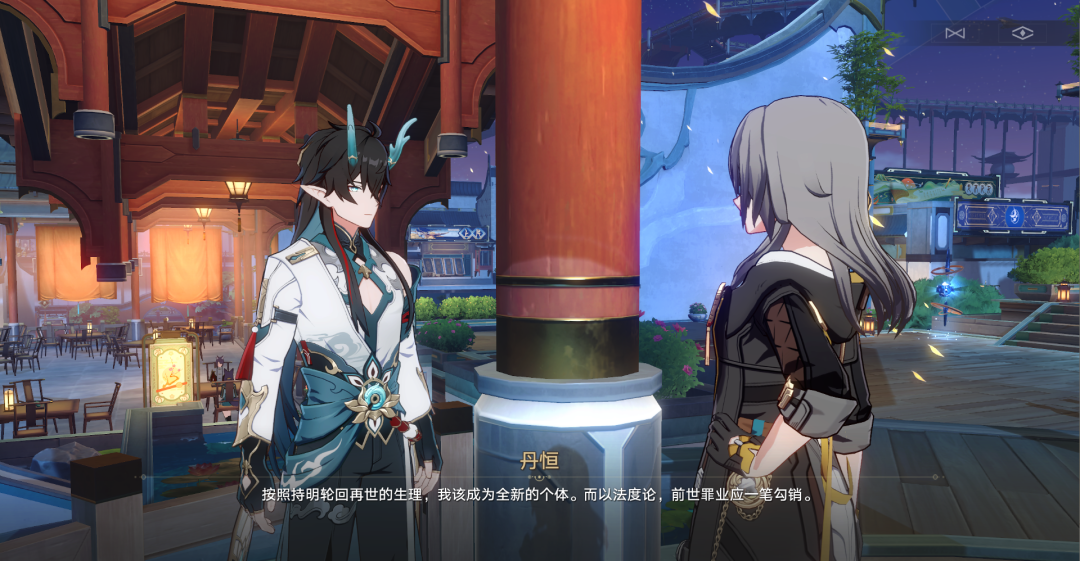Hide the dialogue interface using the eye icon
Image resolution: width=1080 pixels, height=561 pixels.
[1021, 33]
